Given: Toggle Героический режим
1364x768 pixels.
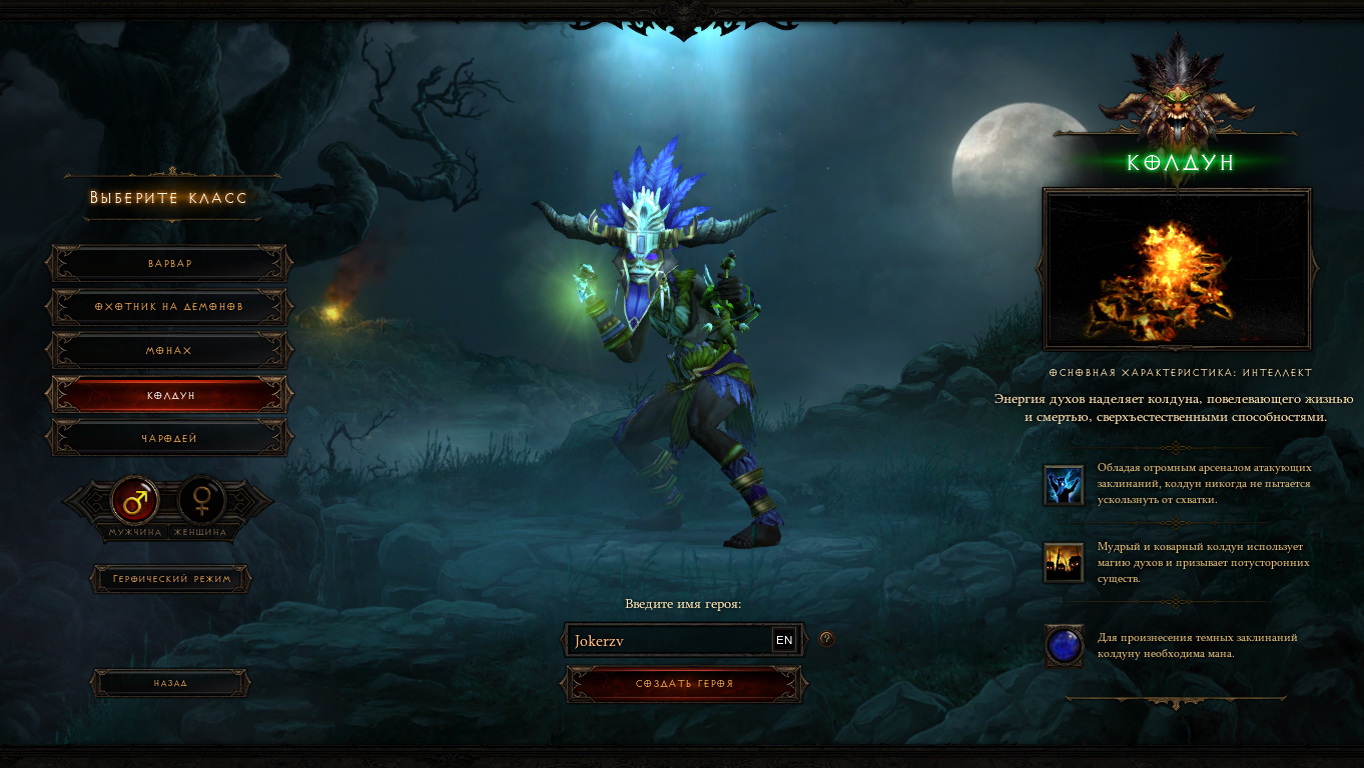Looking at the screenshot, I should tap(171, 579).
